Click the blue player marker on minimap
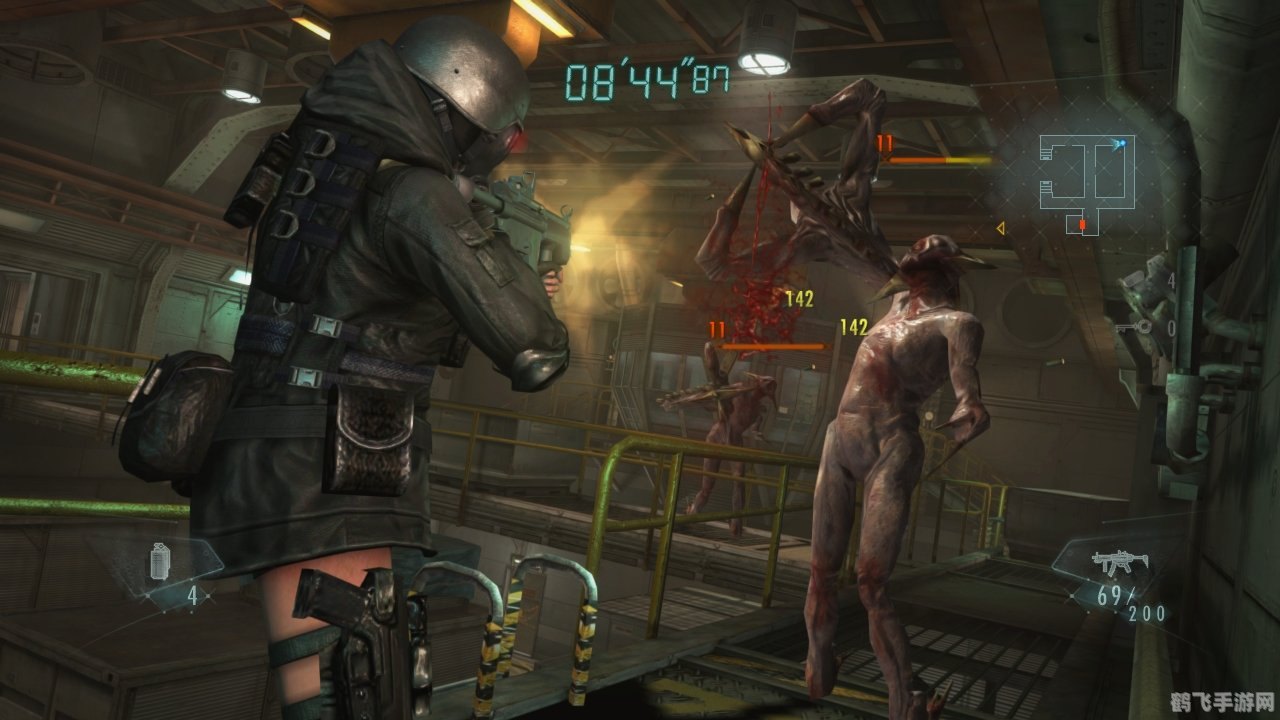 tap(1121, 144)
